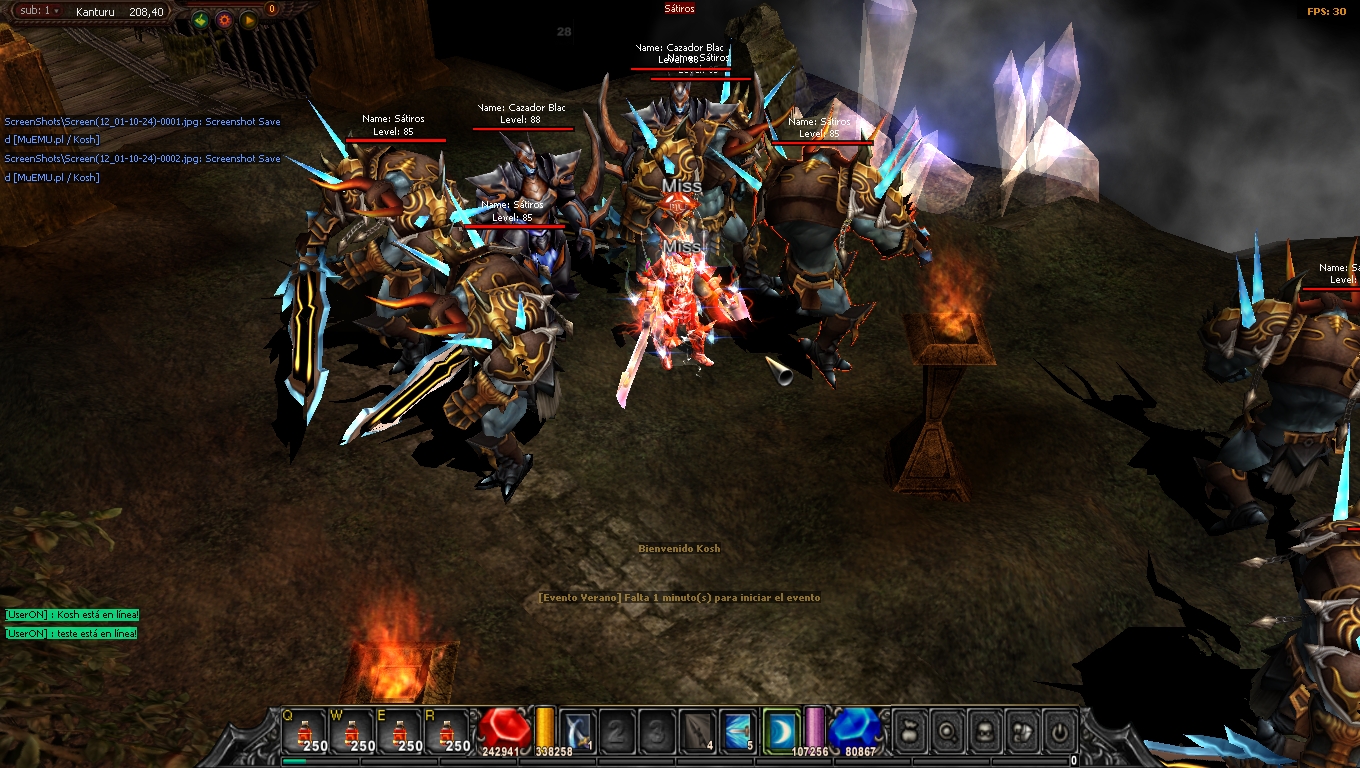Select the R-slot healing potion

[x=450, y=732]
